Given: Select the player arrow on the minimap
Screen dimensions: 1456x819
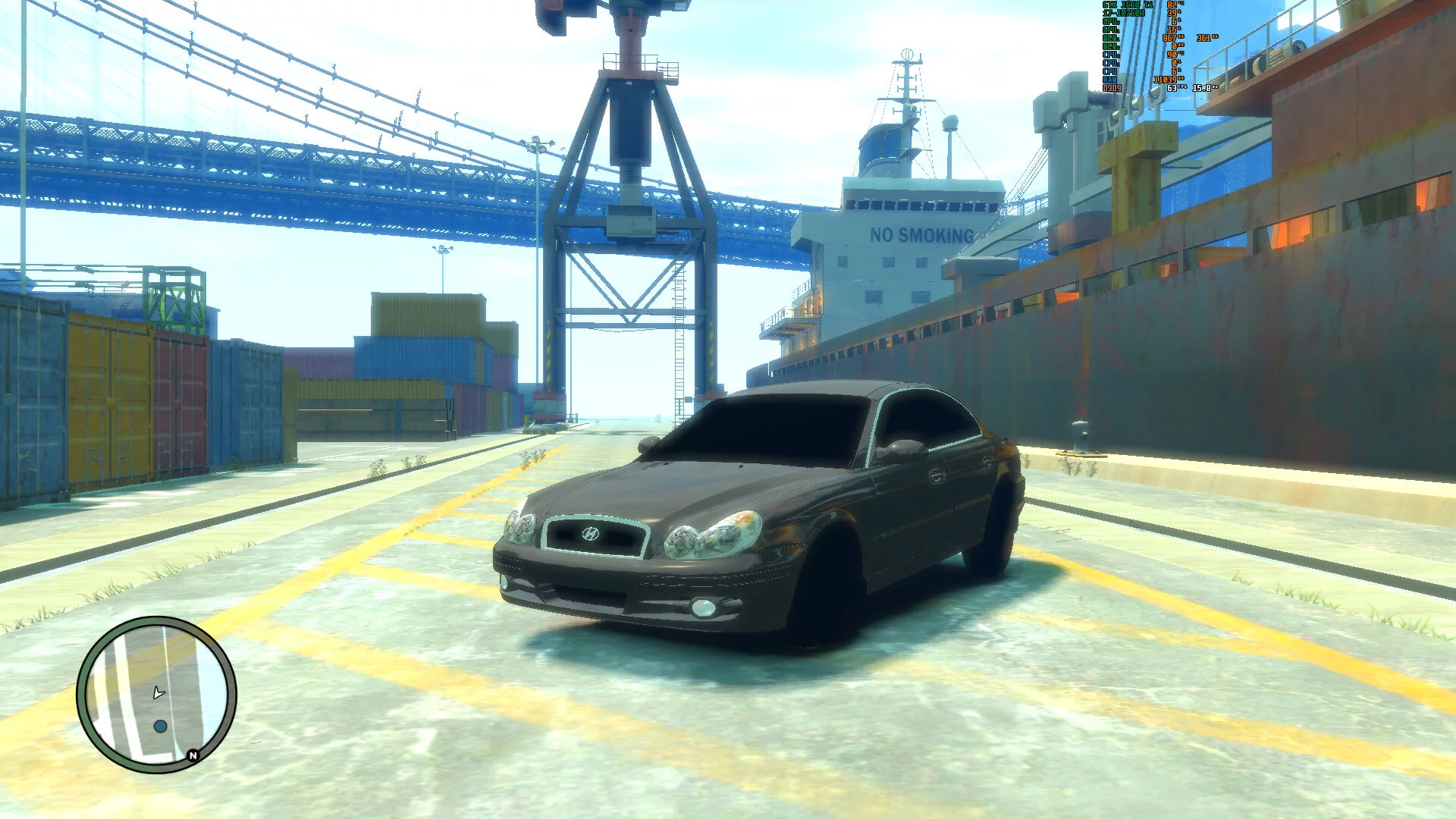Looking at the screenshot, I should (x=158, y=692).
